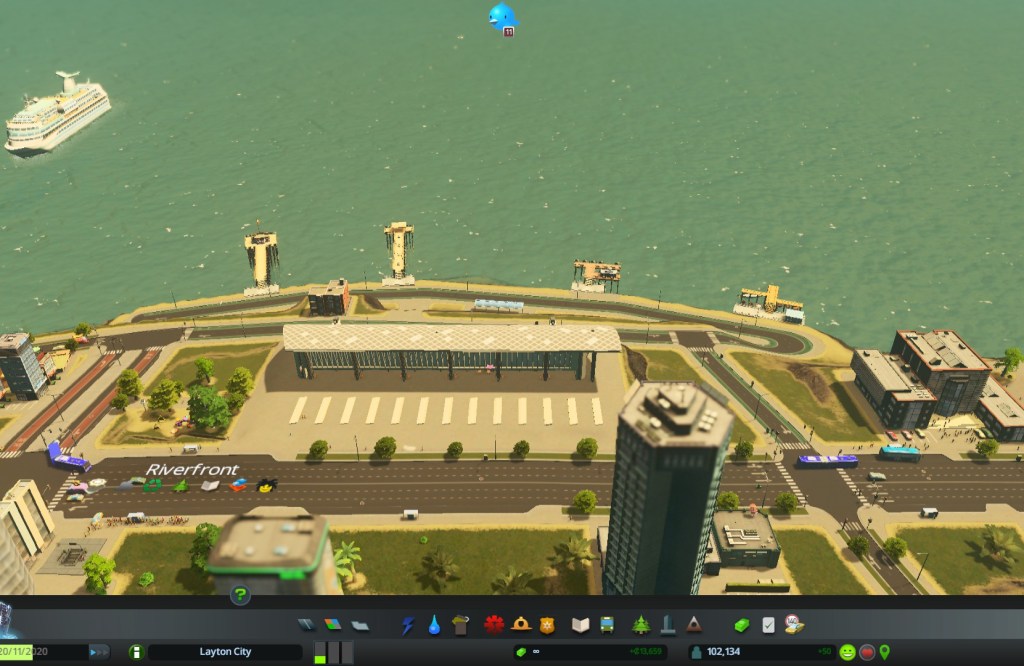The width and height of the screenshot is (1024, 666).
Task: Open the Water and Sewage droplet menu
Action: tap(434, 625)
